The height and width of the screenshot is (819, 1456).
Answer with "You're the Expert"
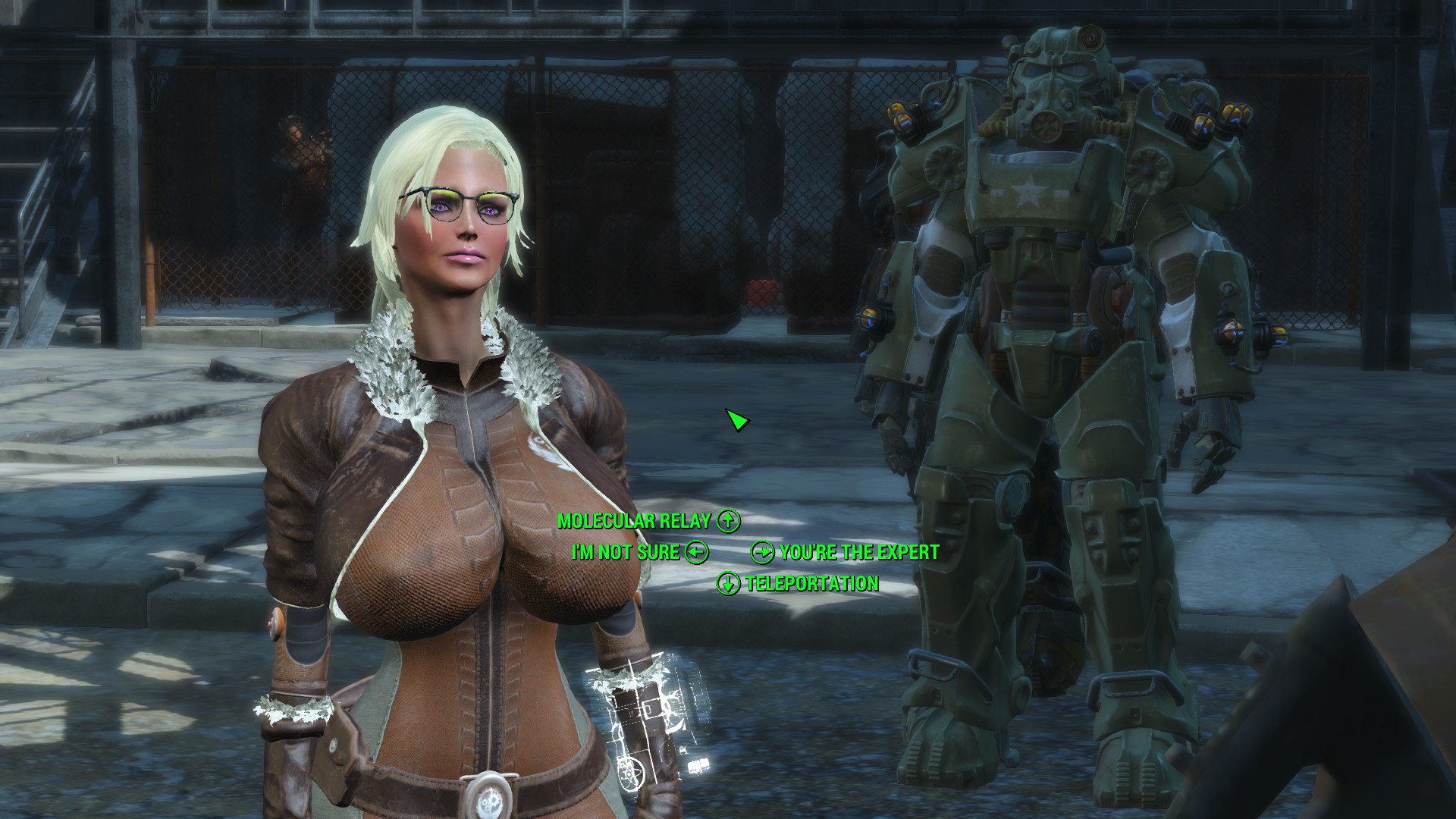[x=858, y=552]
